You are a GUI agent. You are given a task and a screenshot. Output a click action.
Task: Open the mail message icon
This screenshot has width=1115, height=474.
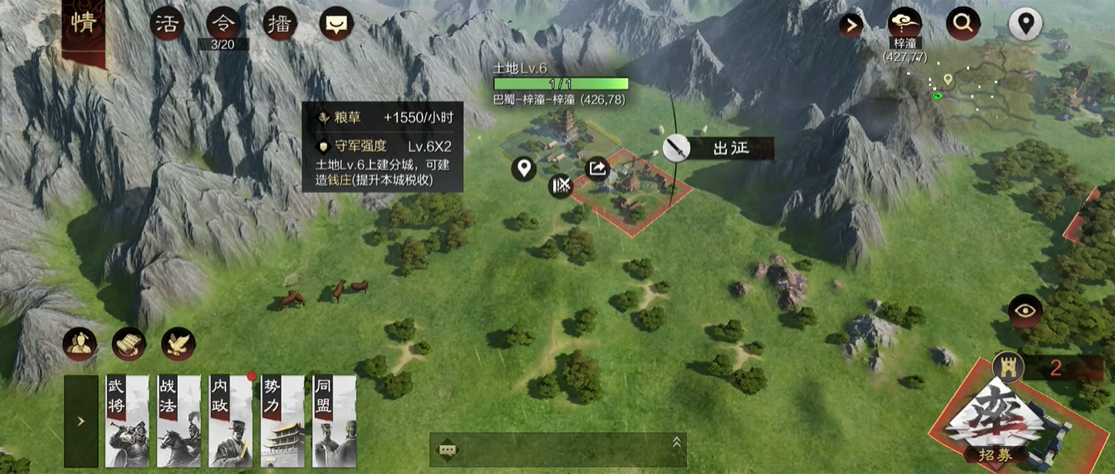click(x=335, y=25)
